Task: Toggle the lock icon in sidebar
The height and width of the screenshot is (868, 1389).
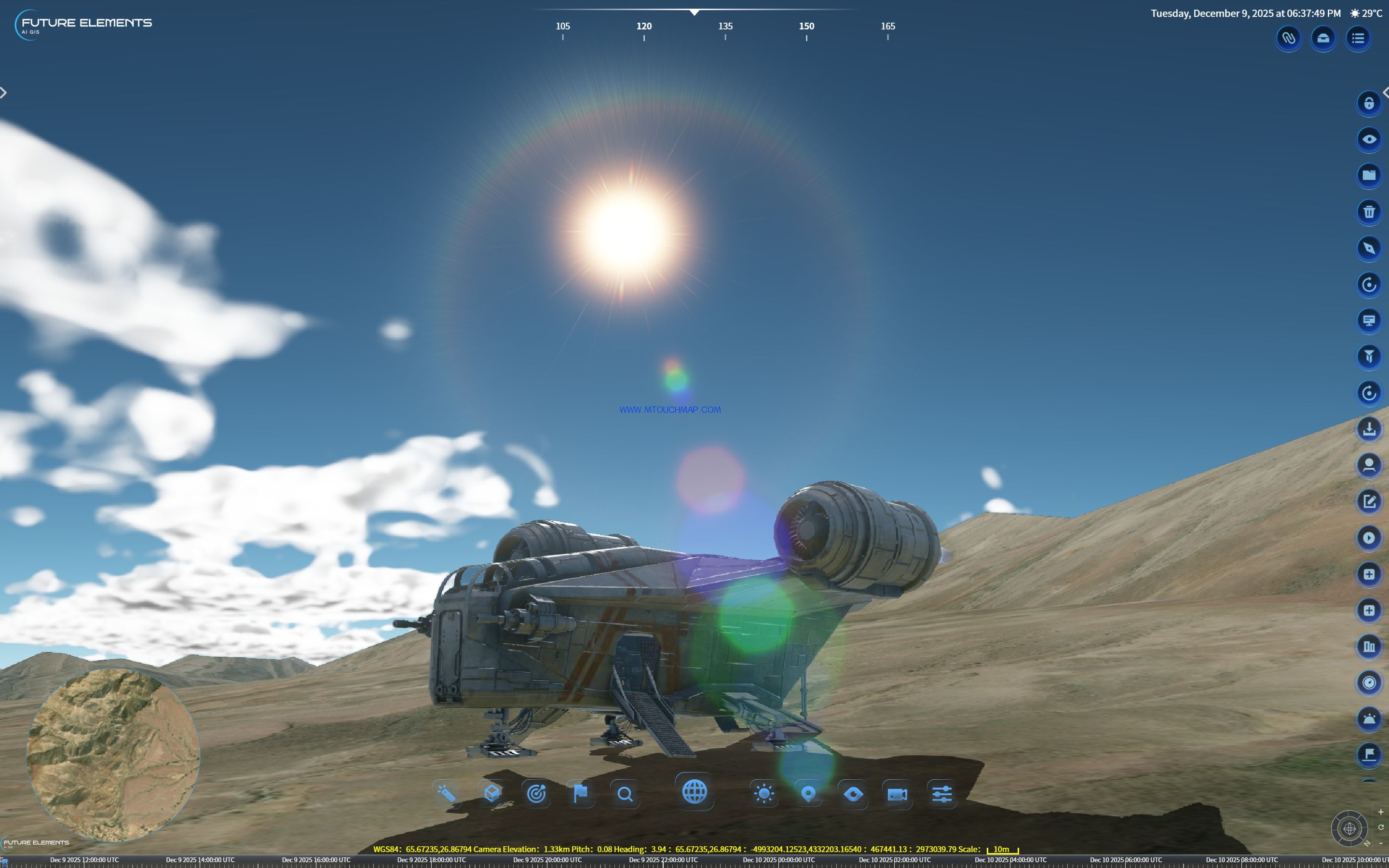Action: [1370, 103]
